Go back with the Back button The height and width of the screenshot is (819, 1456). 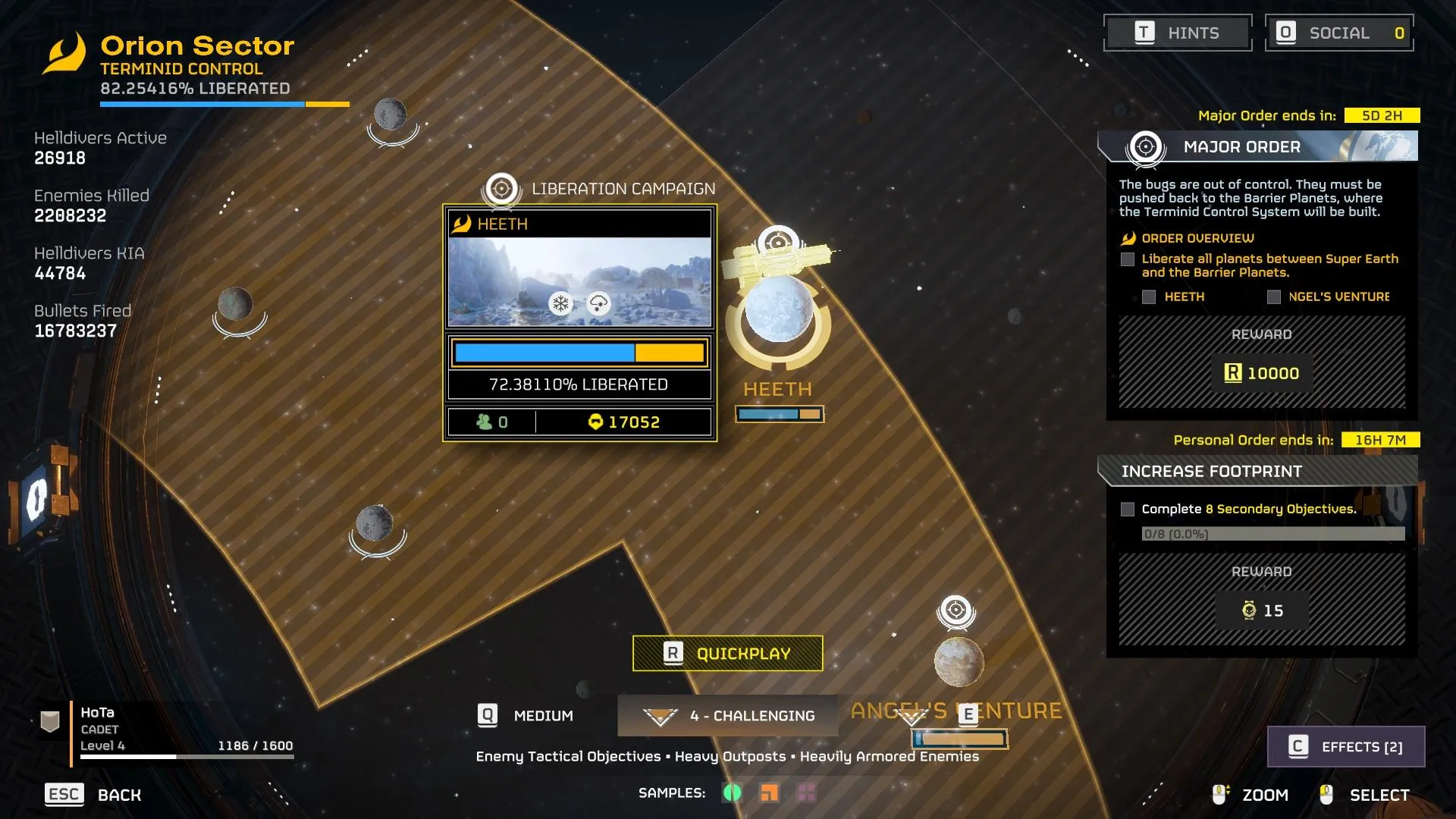[x=93, y=795]
